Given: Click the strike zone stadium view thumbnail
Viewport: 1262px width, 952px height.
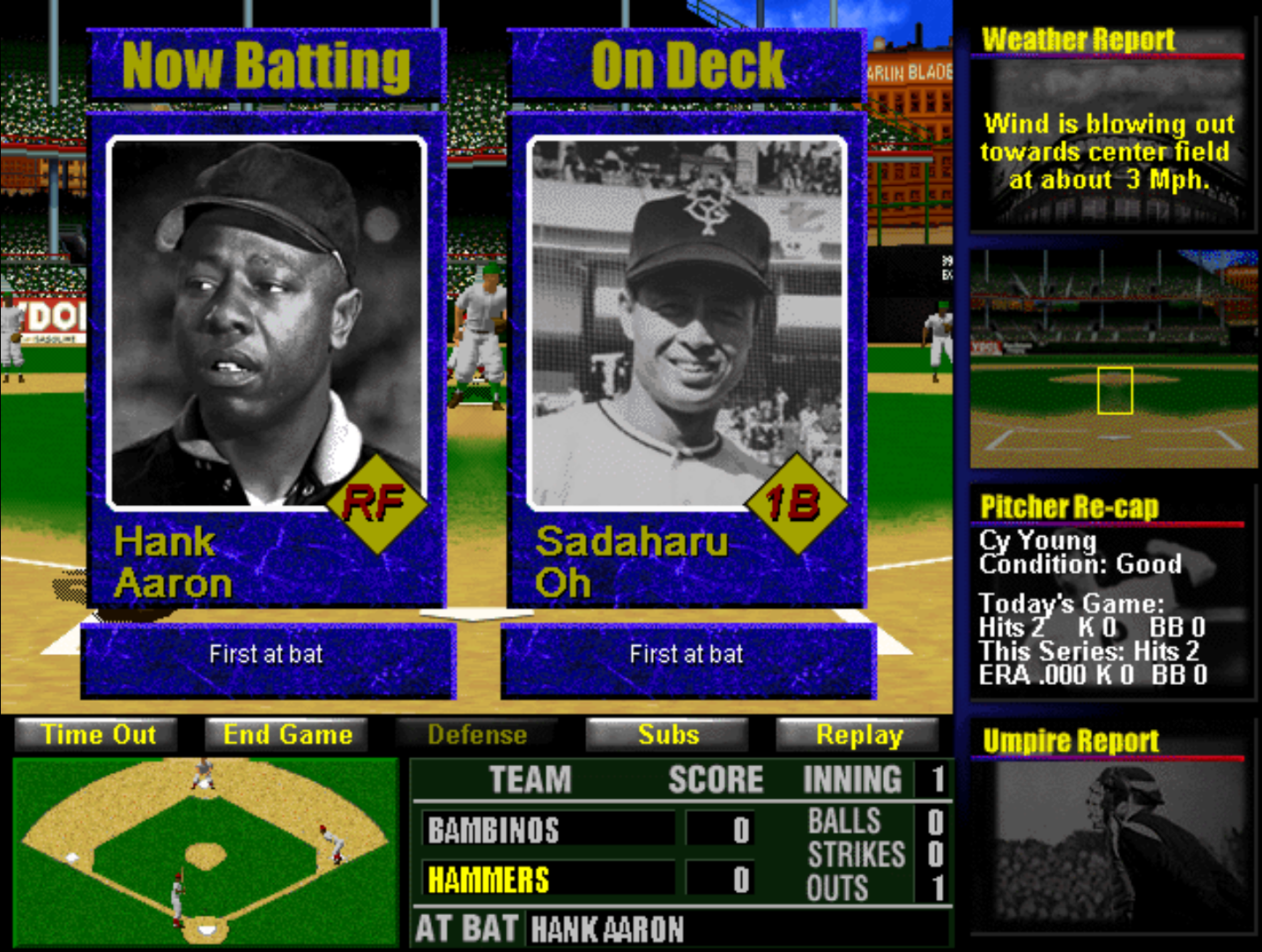Looking at the screenshot, I should [x=1114, y=359].
